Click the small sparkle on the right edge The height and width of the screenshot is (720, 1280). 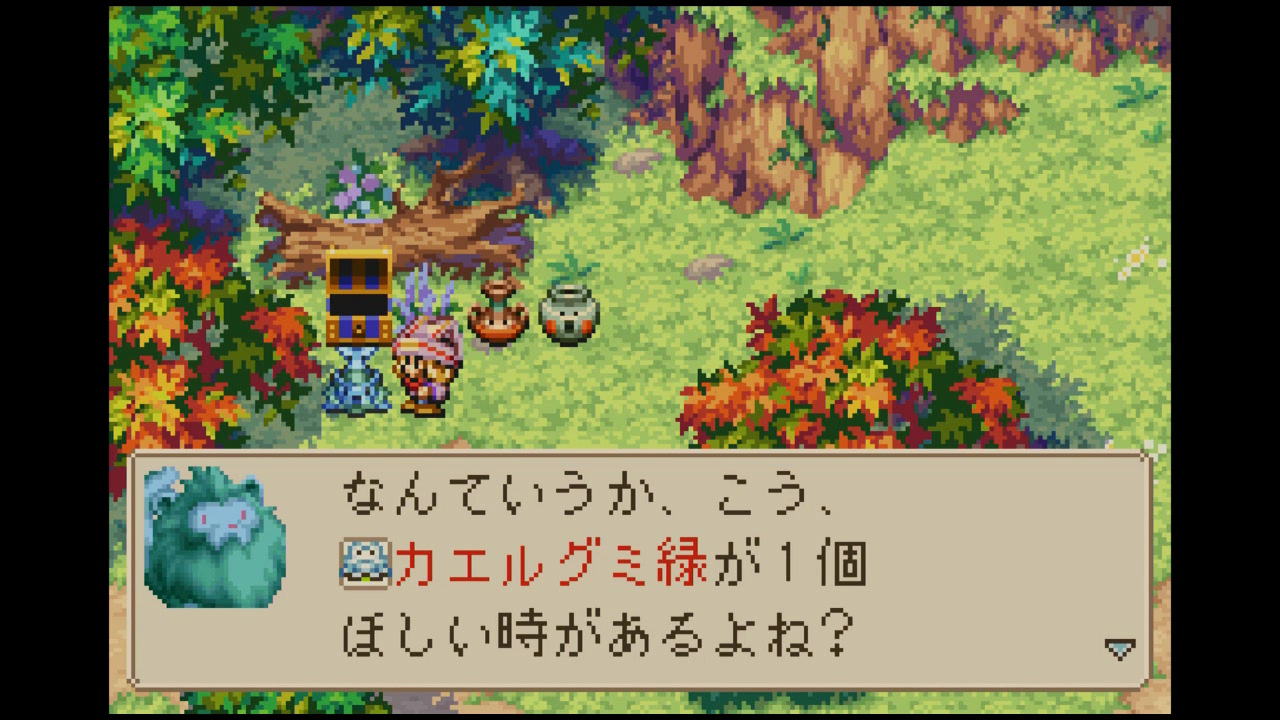point(1135,258)
